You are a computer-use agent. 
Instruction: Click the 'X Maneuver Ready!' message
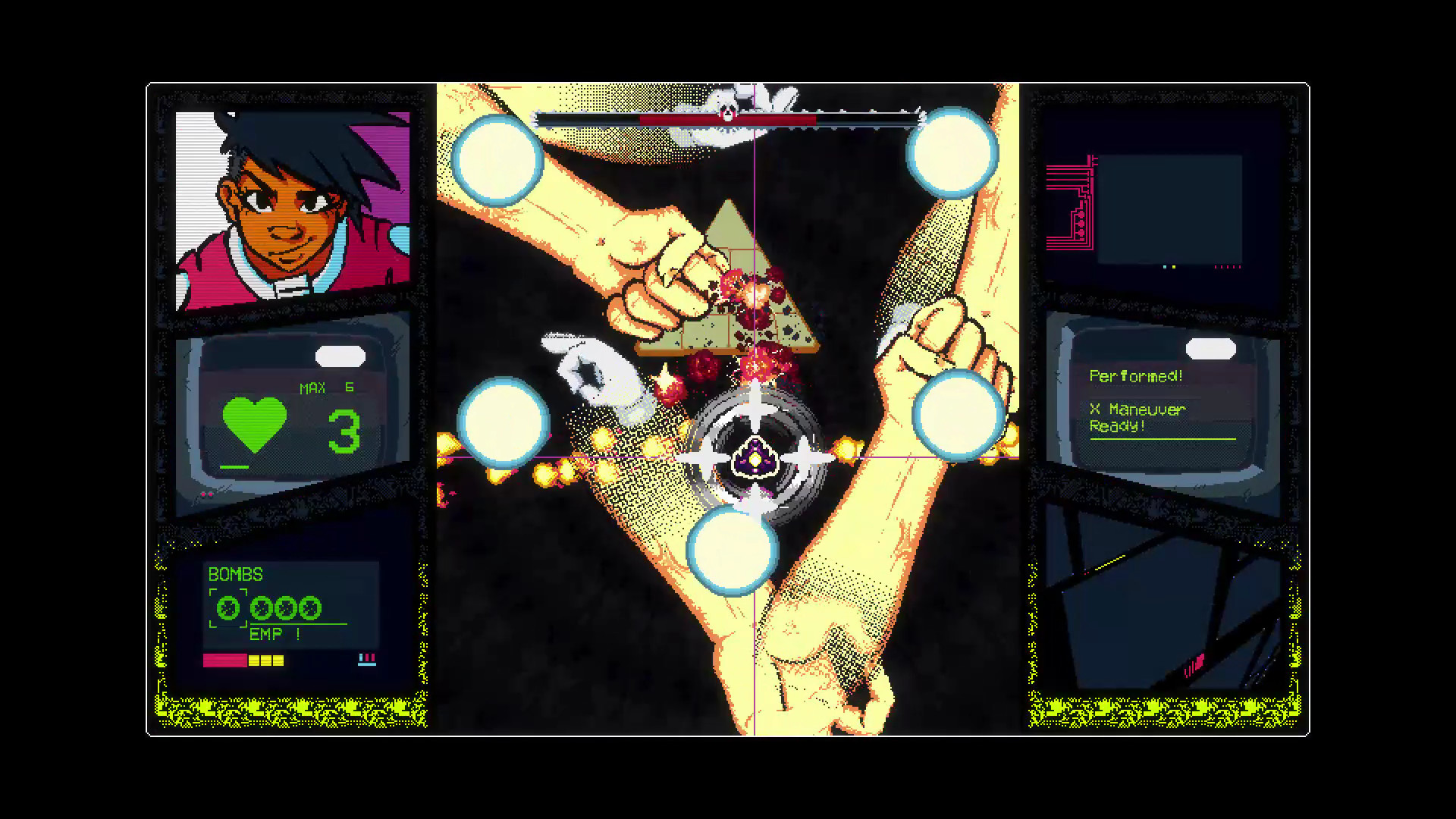1137,417
